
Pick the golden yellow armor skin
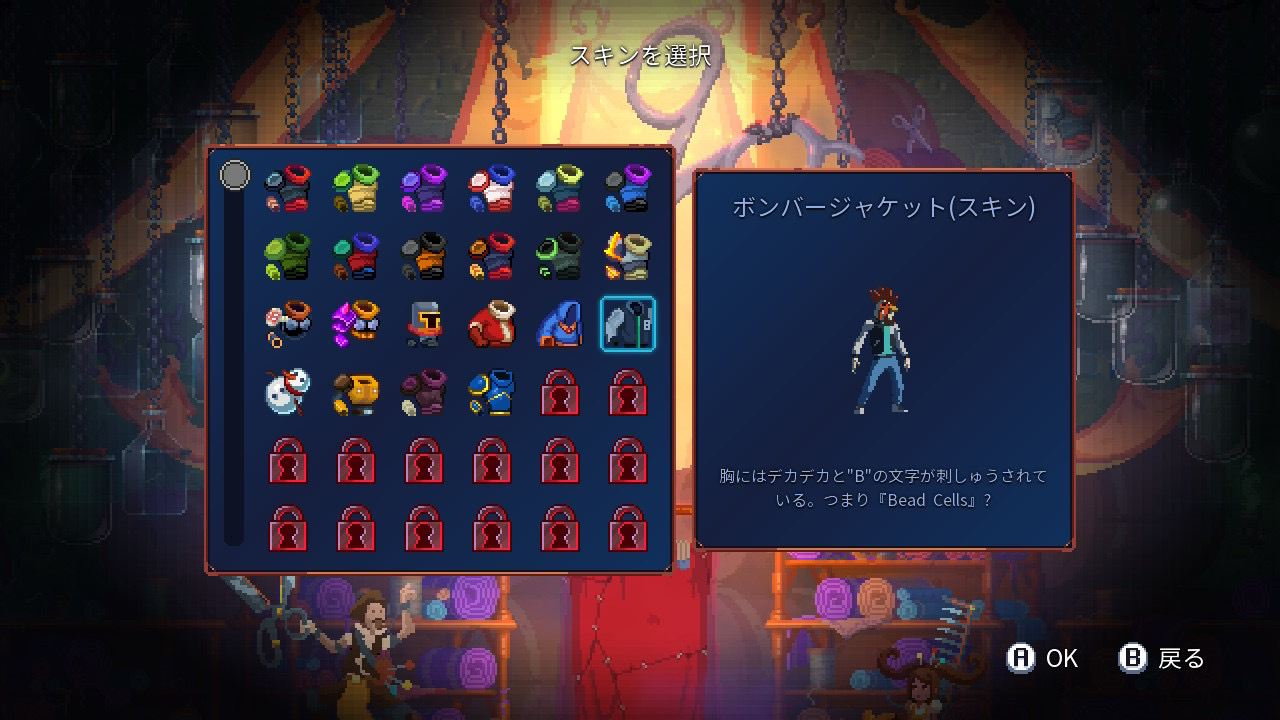(355, 391)
